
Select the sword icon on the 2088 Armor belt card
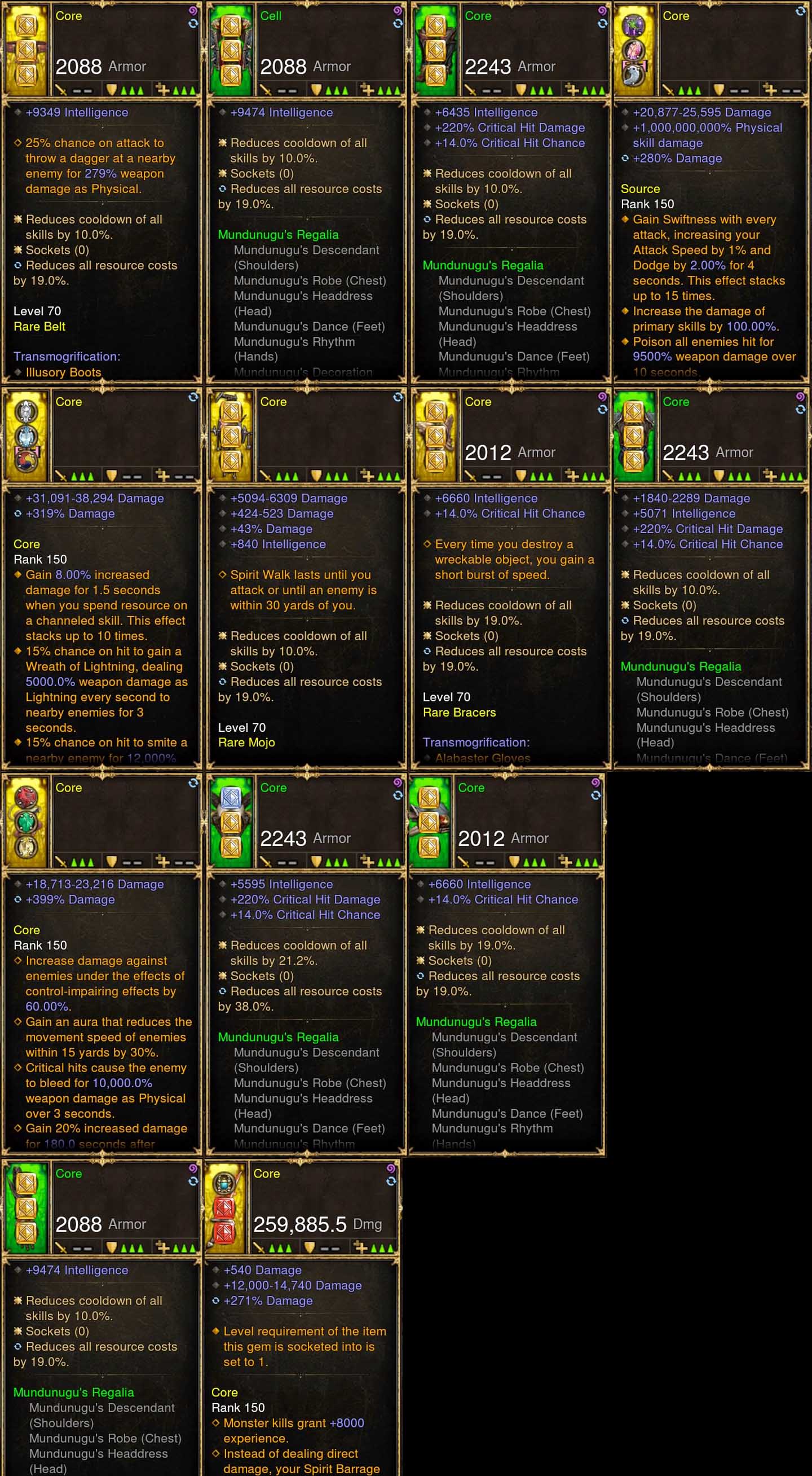pyautogui.click(x=63, y=89)
